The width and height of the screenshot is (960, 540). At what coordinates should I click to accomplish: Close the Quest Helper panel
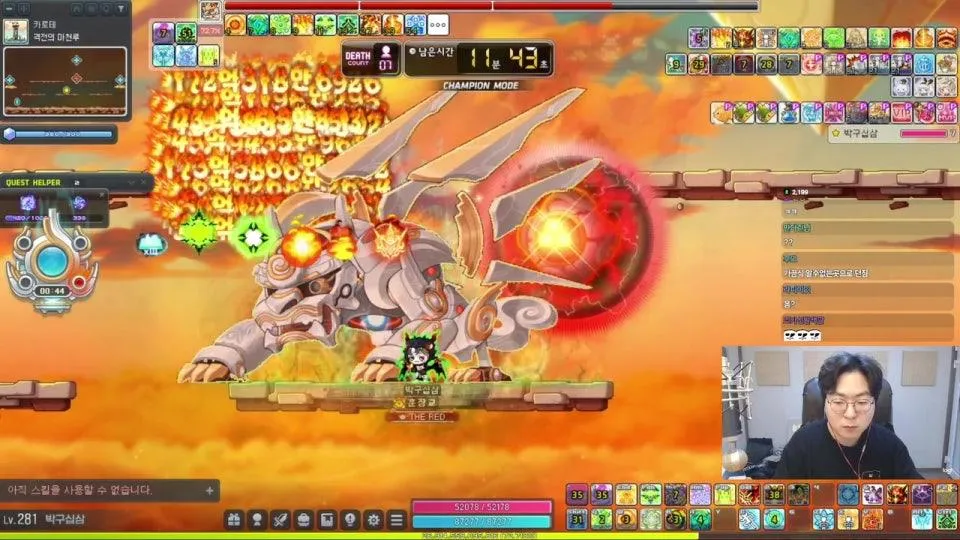tap(141, 183)
